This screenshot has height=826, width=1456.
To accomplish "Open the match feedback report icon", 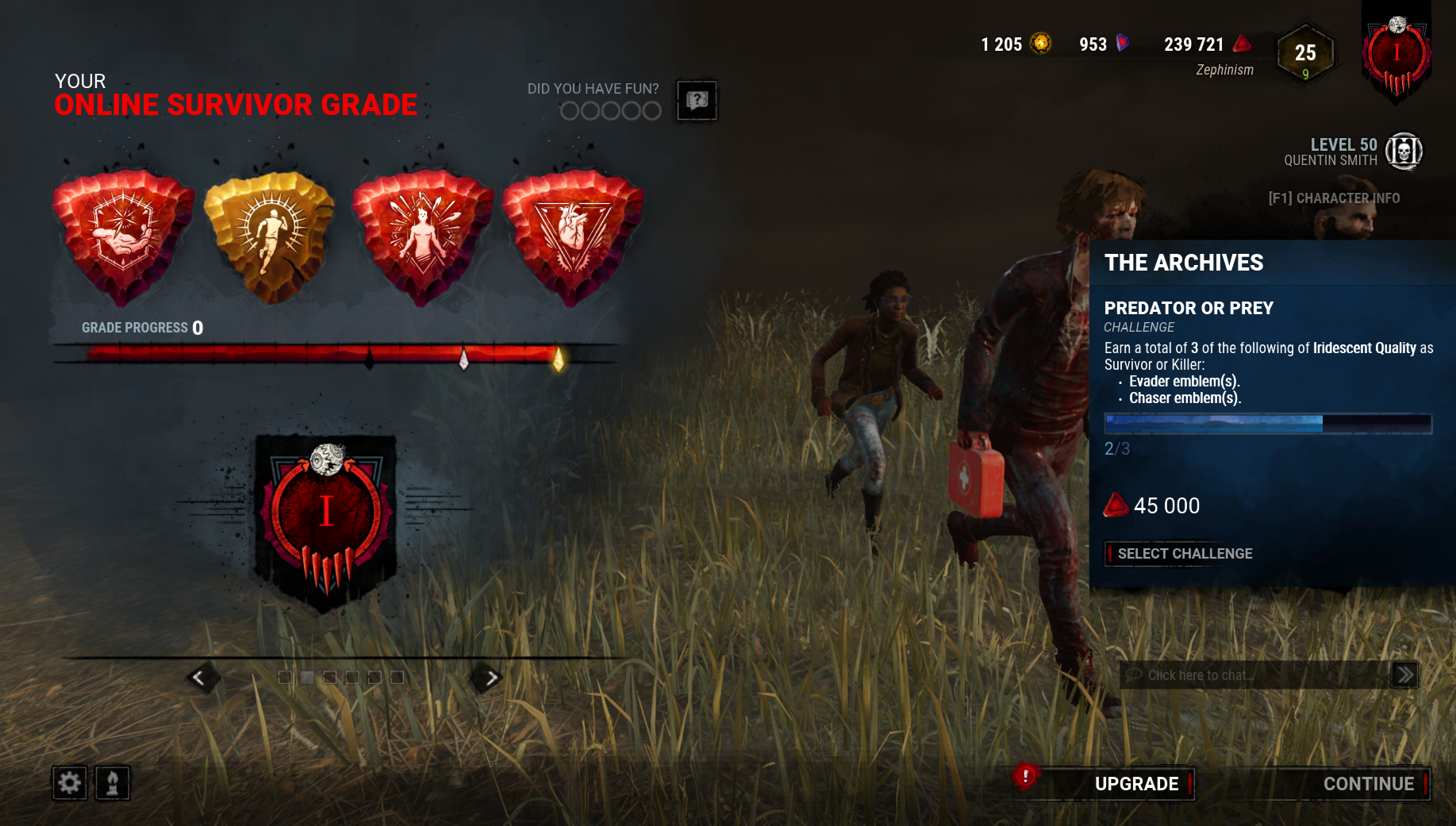I will pyautogui.click(x=695, y=101).
